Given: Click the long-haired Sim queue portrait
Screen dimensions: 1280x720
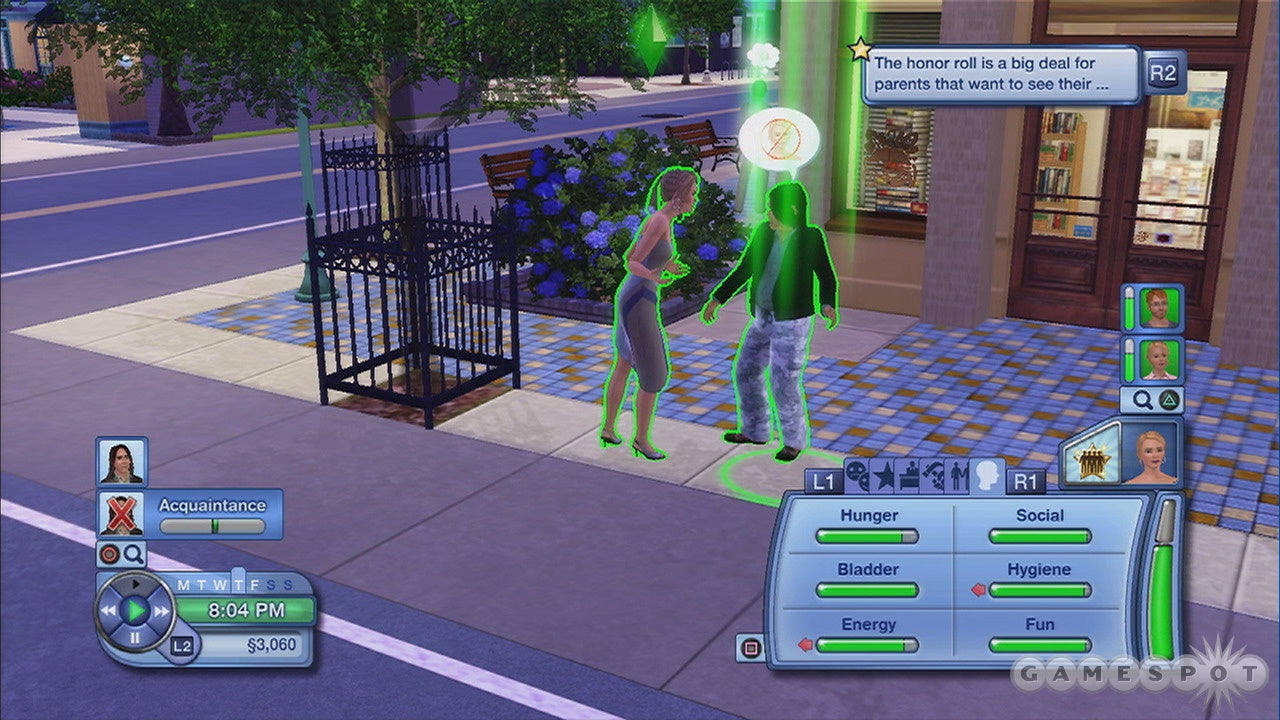Looking at the screenshot, I should pos(122,461).
